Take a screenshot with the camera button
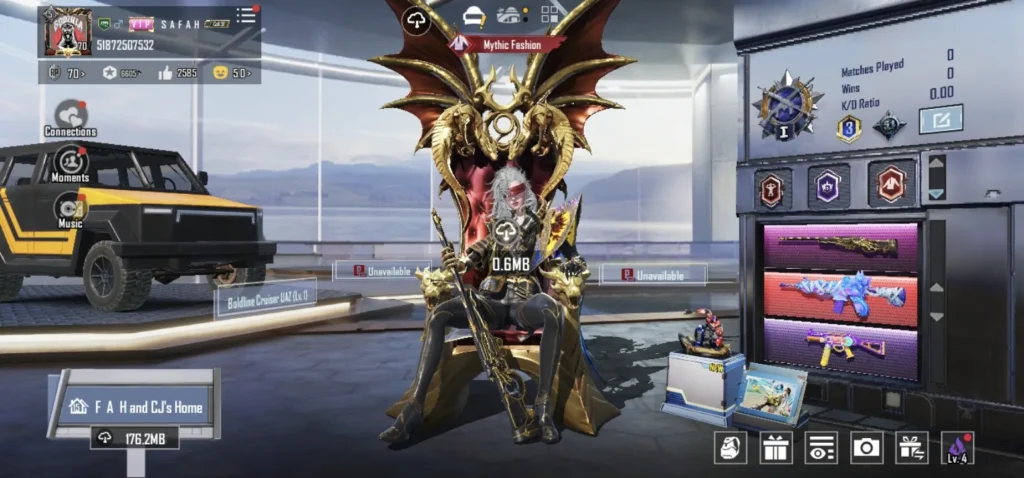This screenshot has height=478, width=1024. (866, 447)
